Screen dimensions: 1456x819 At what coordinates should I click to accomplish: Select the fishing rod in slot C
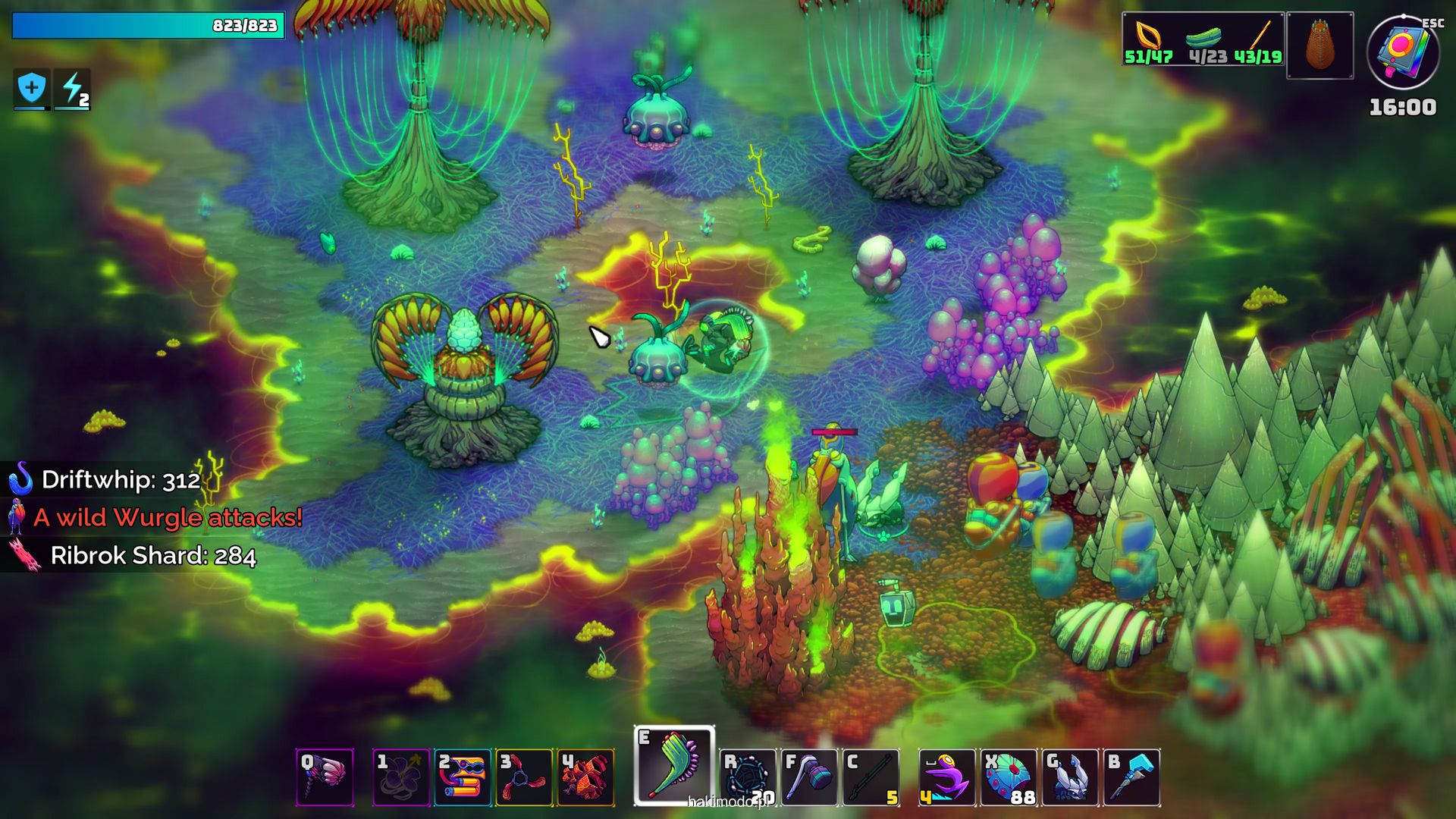point(871,777)
